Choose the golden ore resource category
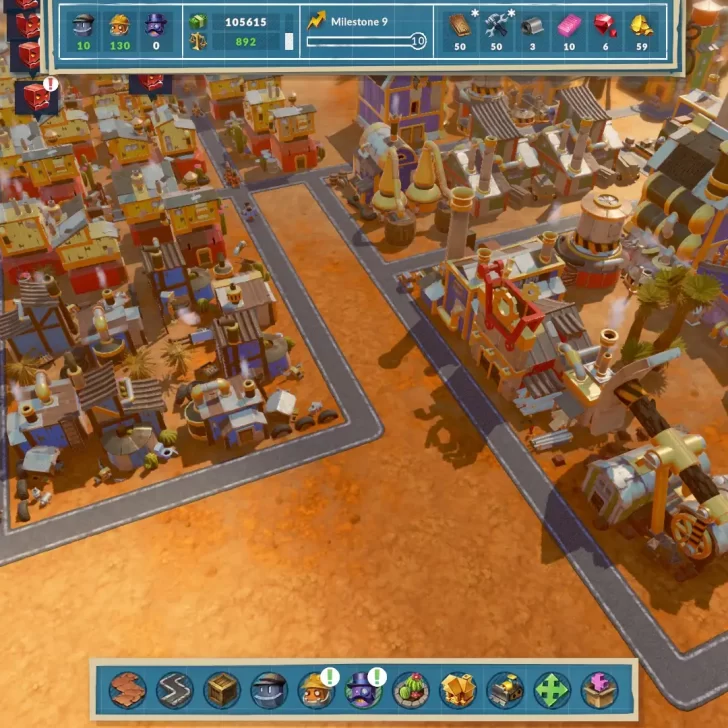This screenshot has height=728, width=728. tap(457, 689)
